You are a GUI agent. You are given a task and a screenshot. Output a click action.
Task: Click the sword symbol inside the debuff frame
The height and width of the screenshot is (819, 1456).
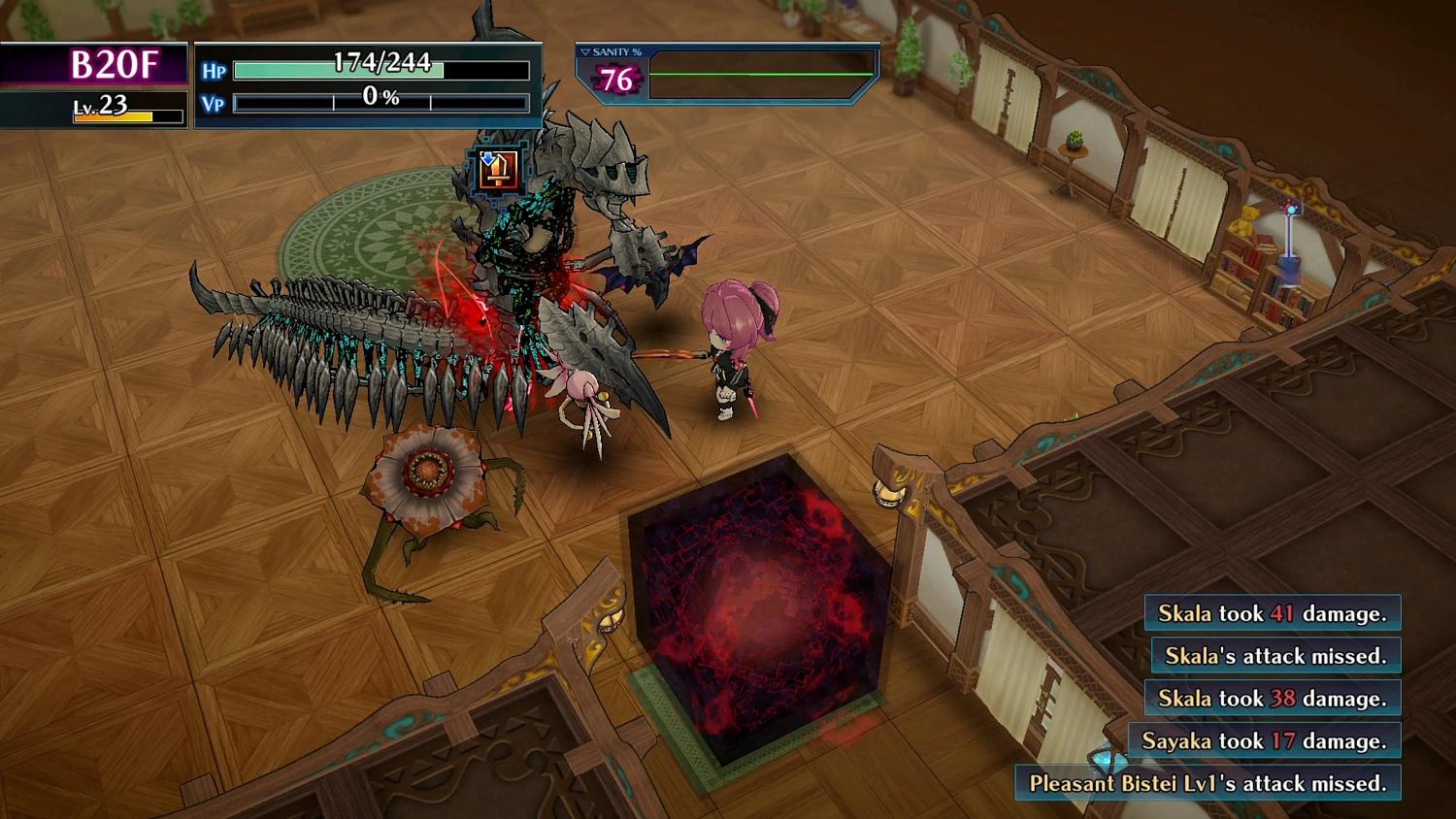pos(499,173)
